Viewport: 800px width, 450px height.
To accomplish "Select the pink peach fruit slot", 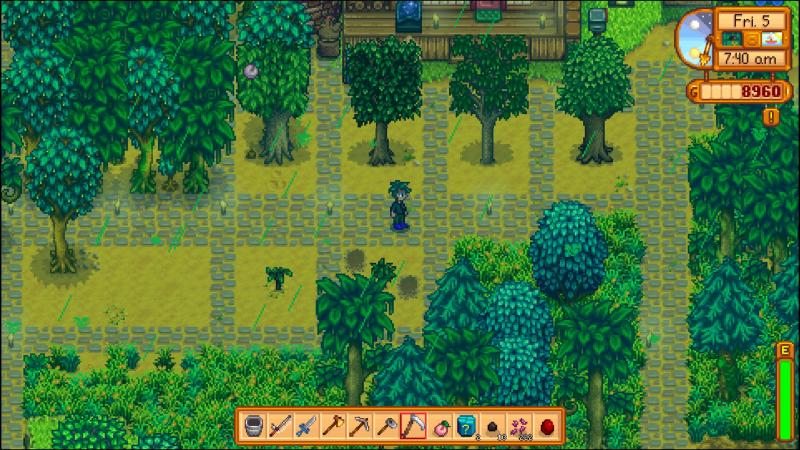I will 440,424.
